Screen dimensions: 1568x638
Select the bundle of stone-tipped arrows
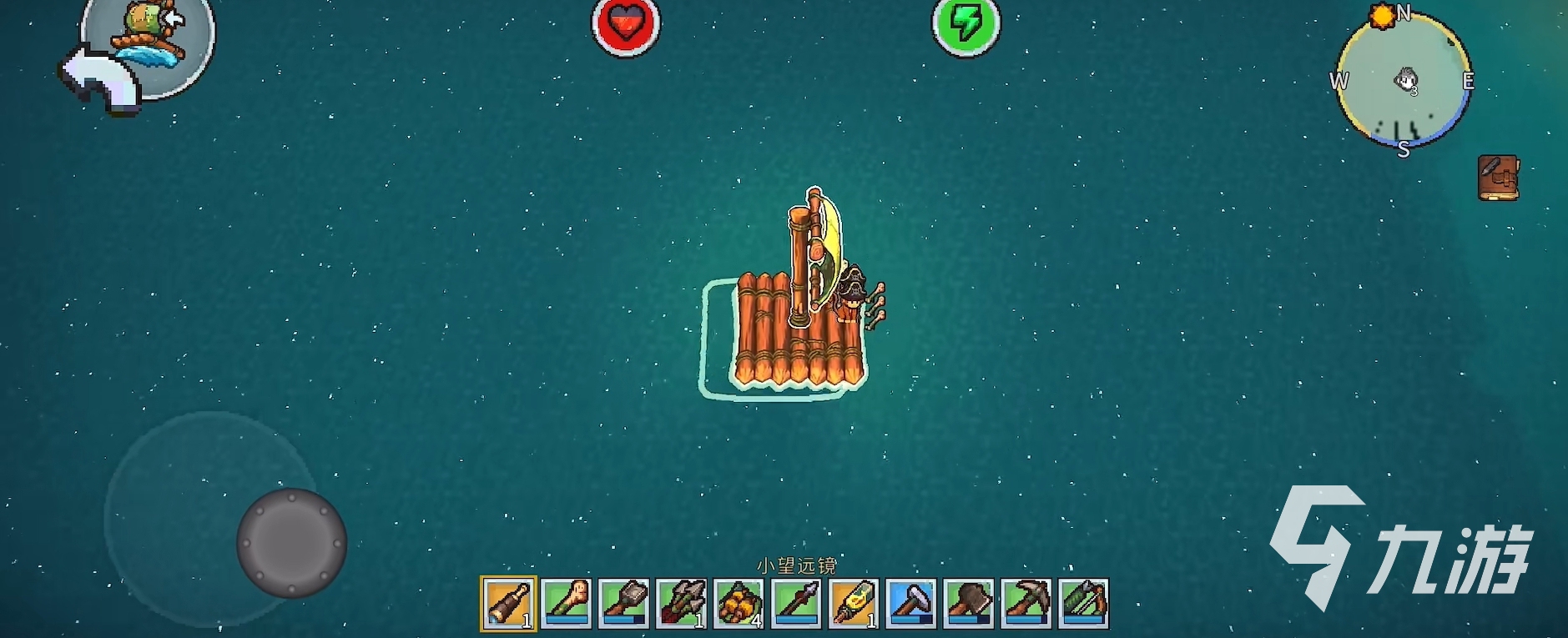coord(682,603)
